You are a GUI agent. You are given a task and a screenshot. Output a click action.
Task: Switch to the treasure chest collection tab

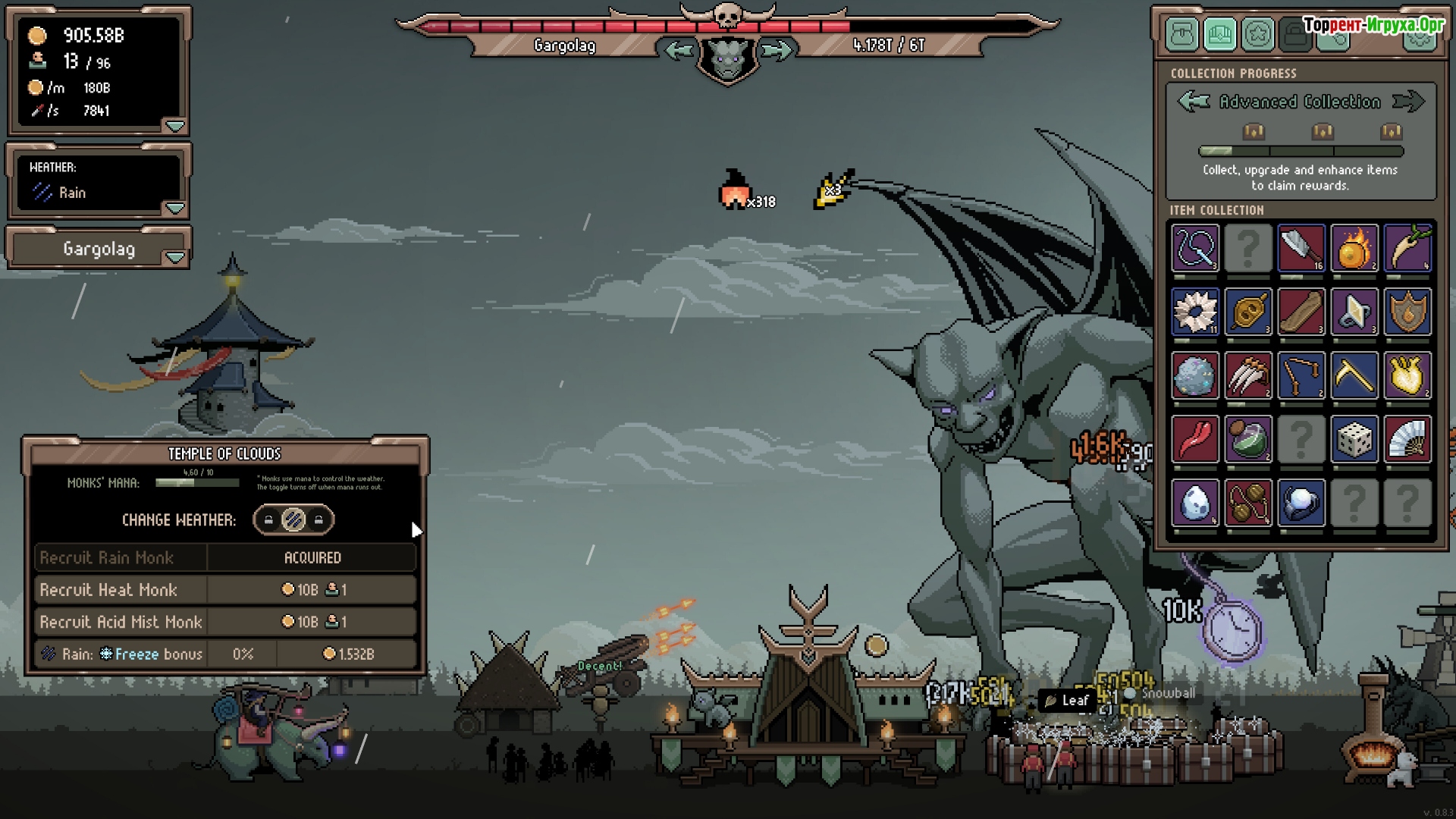1220,34
